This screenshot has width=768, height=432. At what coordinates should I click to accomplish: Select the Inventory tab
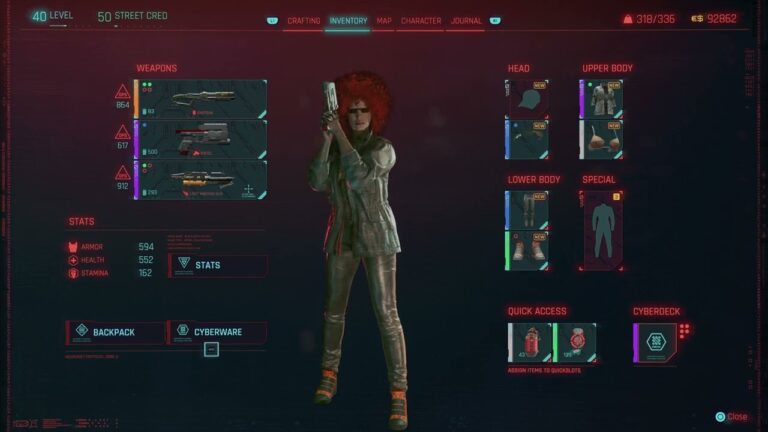(348, 20)
